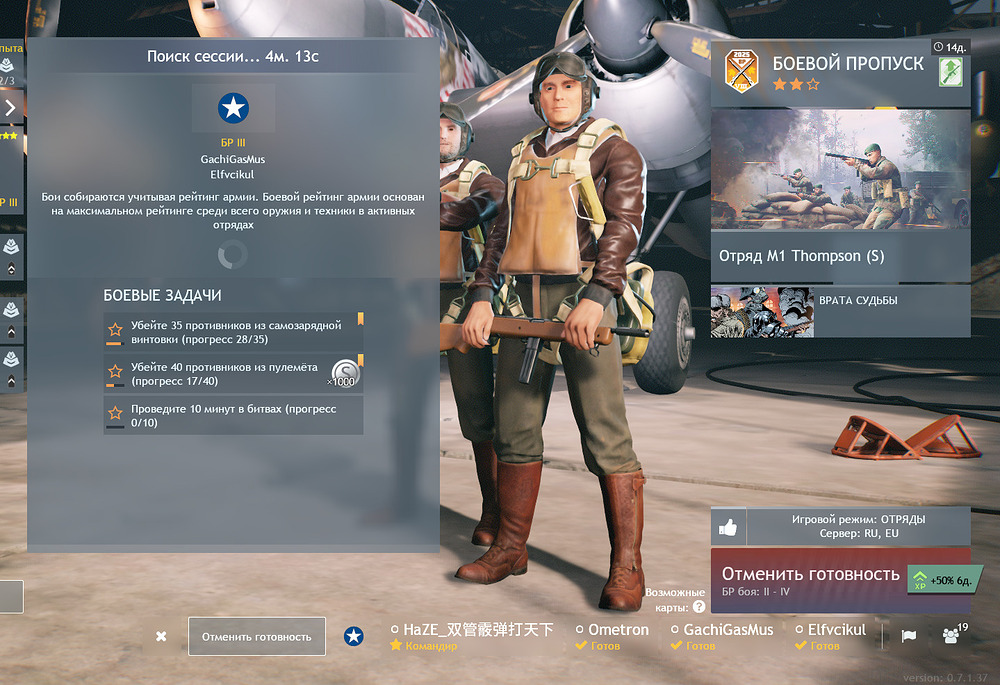This screenshot has height=685, width=1000.
Task: Select the 10 minutes in battles task
Action: pyautogui.click(x=233, y=415)
